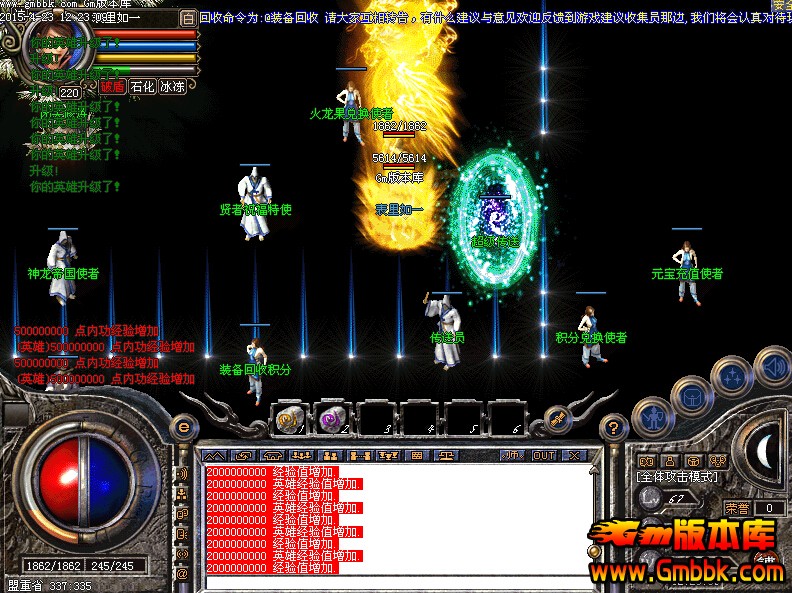Screen dimensions: 792x593
Task: Toggle sound with the speaker button
Action: point(773,365)
